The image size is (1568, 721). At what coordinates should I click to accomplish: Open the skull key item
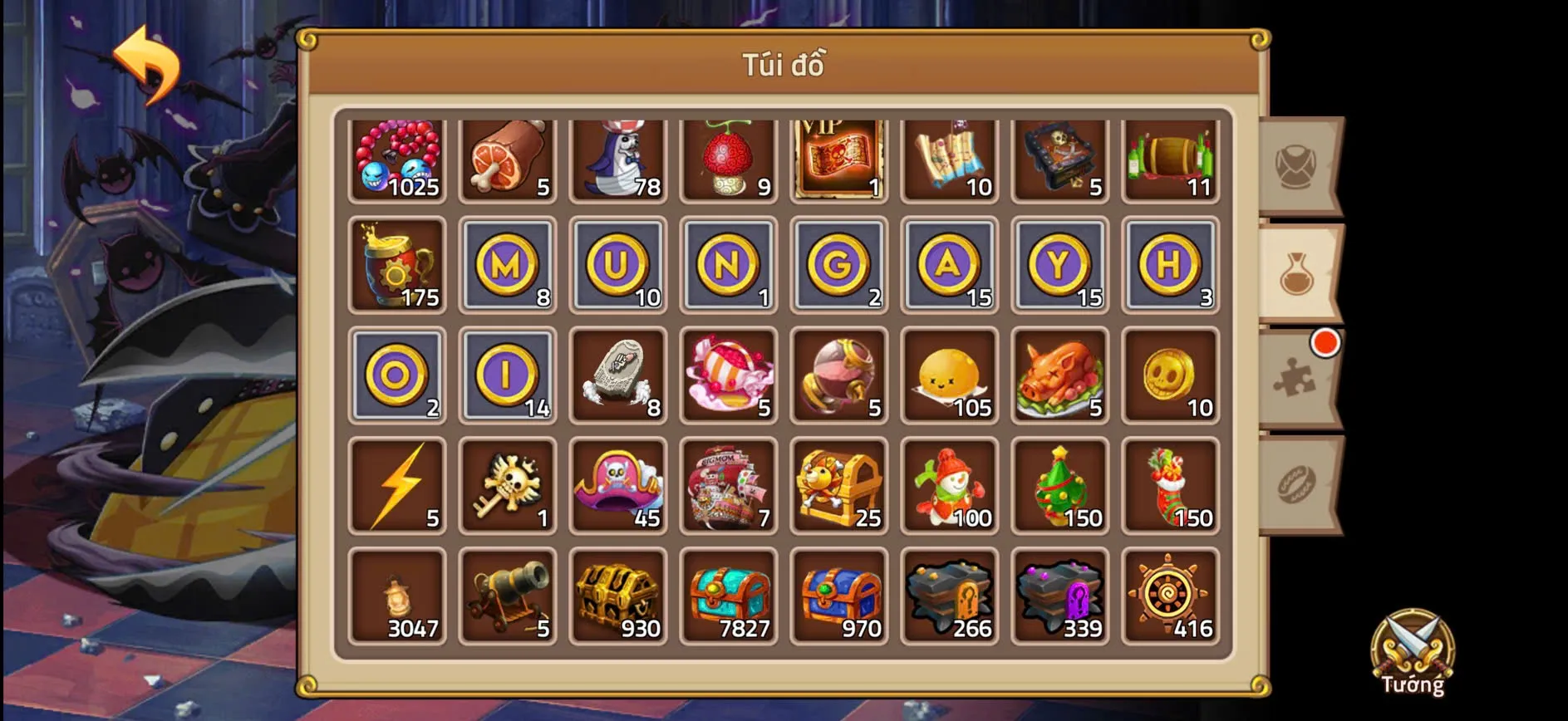[x=508, y=486]
